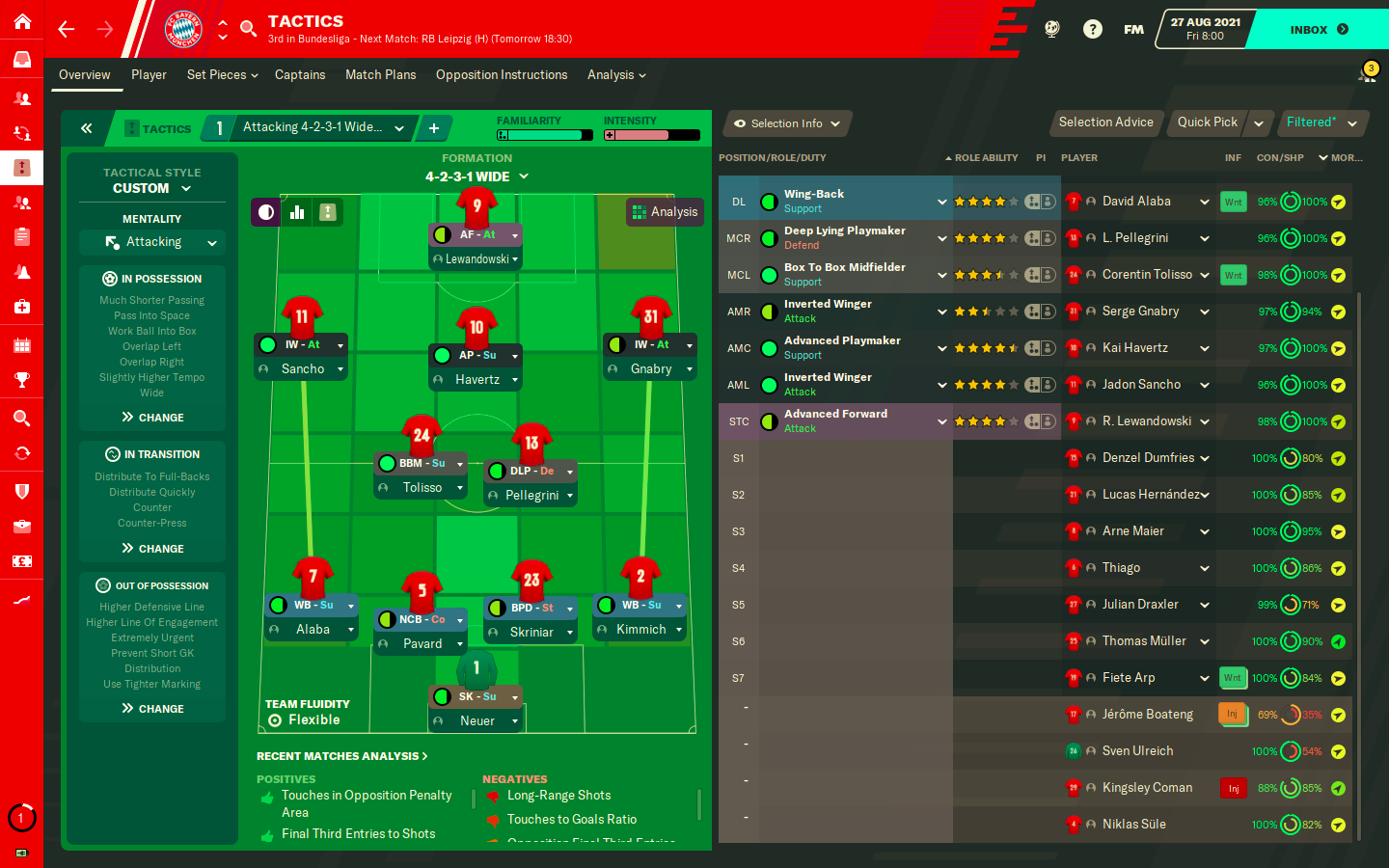Screen dimensions: 1389x868
Task: Open Selection Advice
Action: click(x=1105, y=122)
